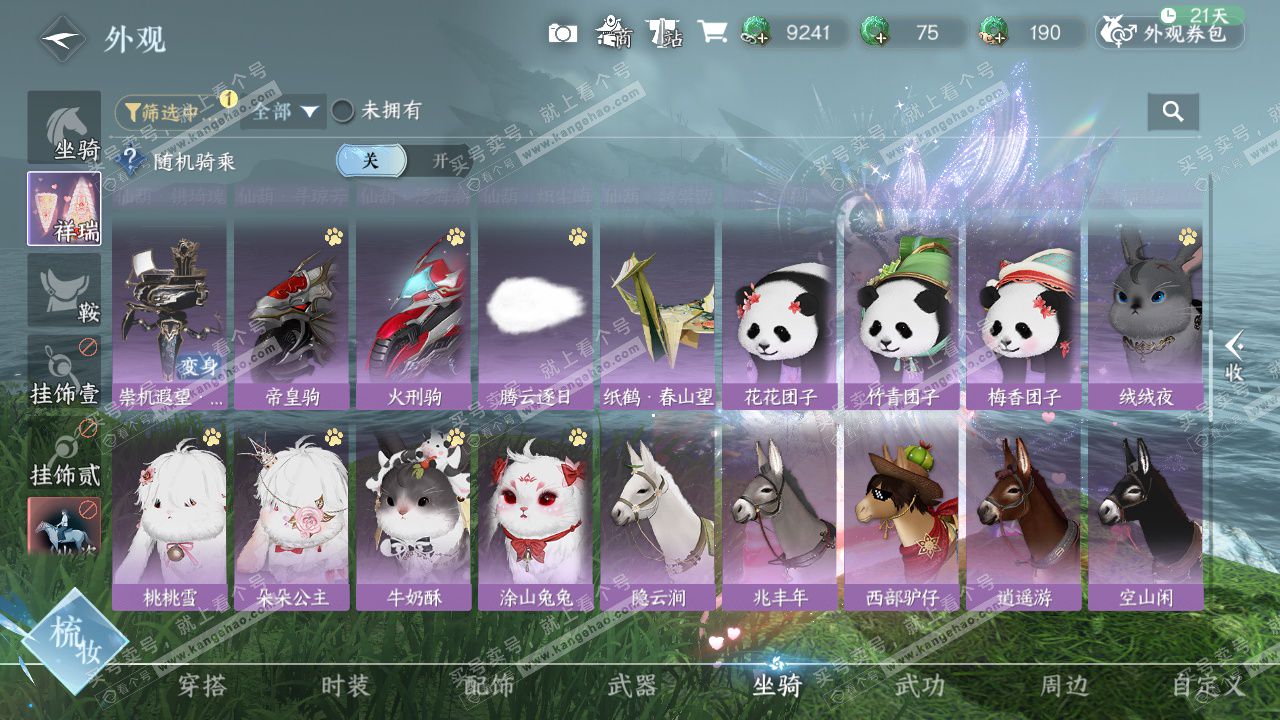Pick the 花花团子 panda mount
The height and width of the screenshot is (720, 1280).
click(x=779, y=316)
